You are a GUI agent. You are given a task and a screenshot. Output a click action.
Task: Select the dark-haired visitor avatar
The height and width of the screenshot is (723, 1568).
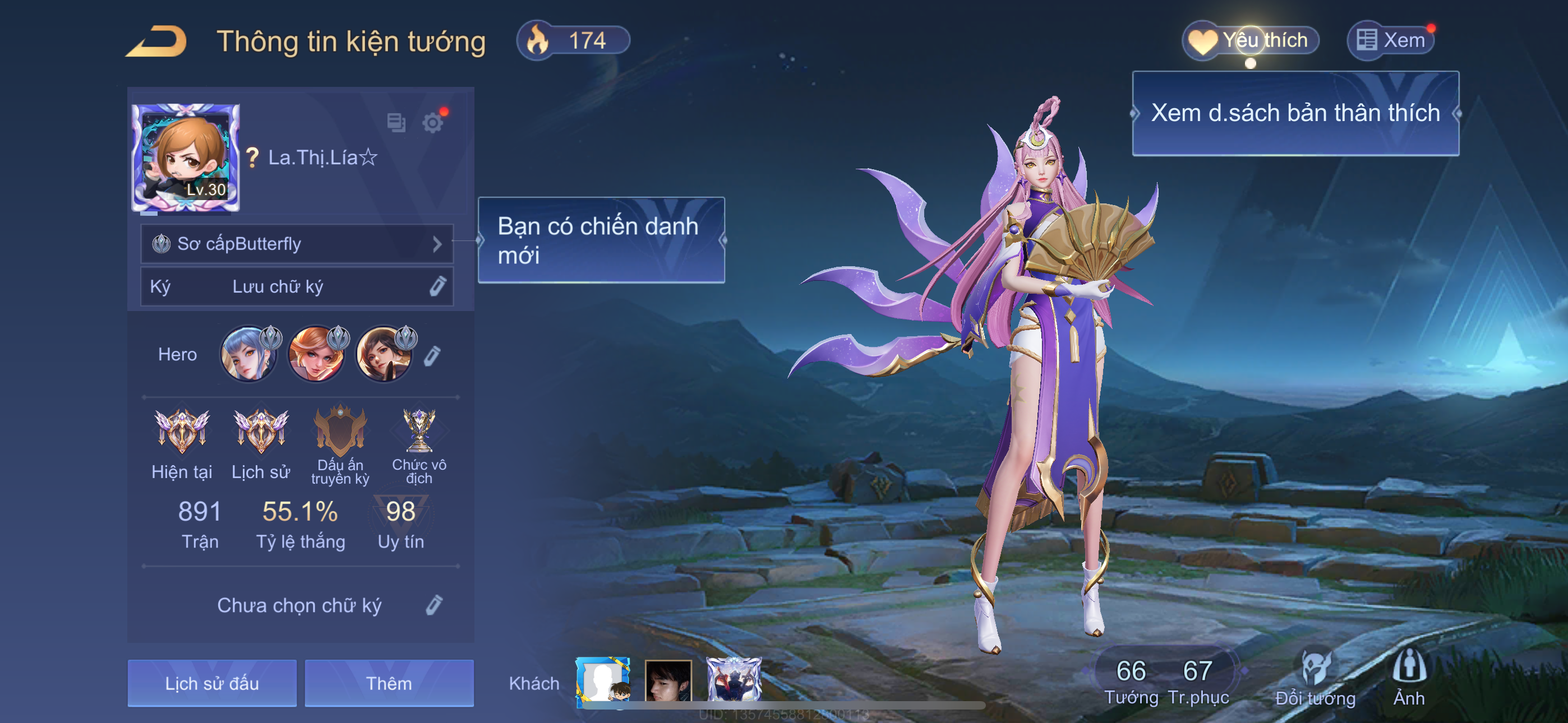tap(668, 681)
